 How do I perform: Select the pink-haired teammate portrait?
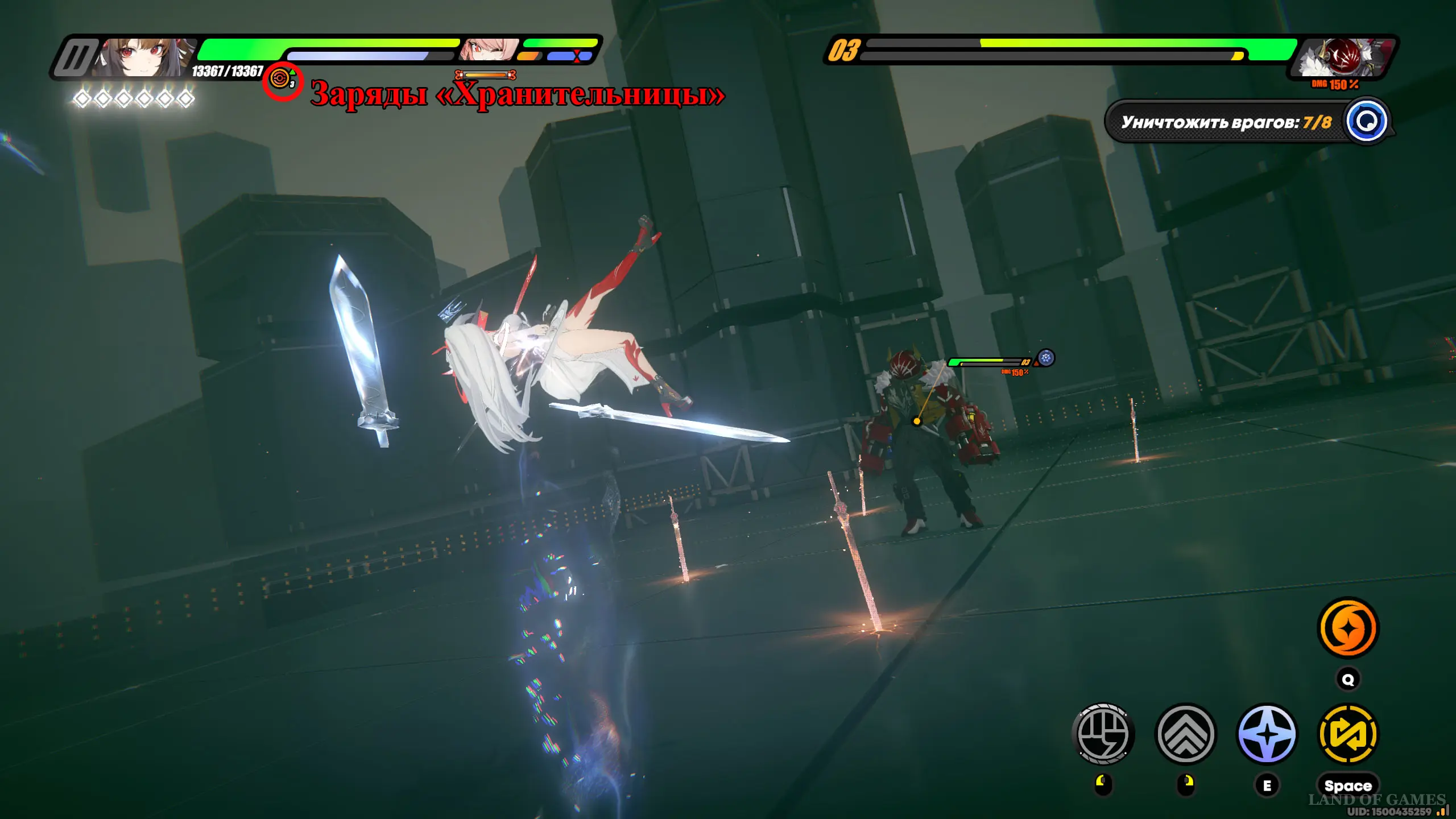[x=488, y=49]
